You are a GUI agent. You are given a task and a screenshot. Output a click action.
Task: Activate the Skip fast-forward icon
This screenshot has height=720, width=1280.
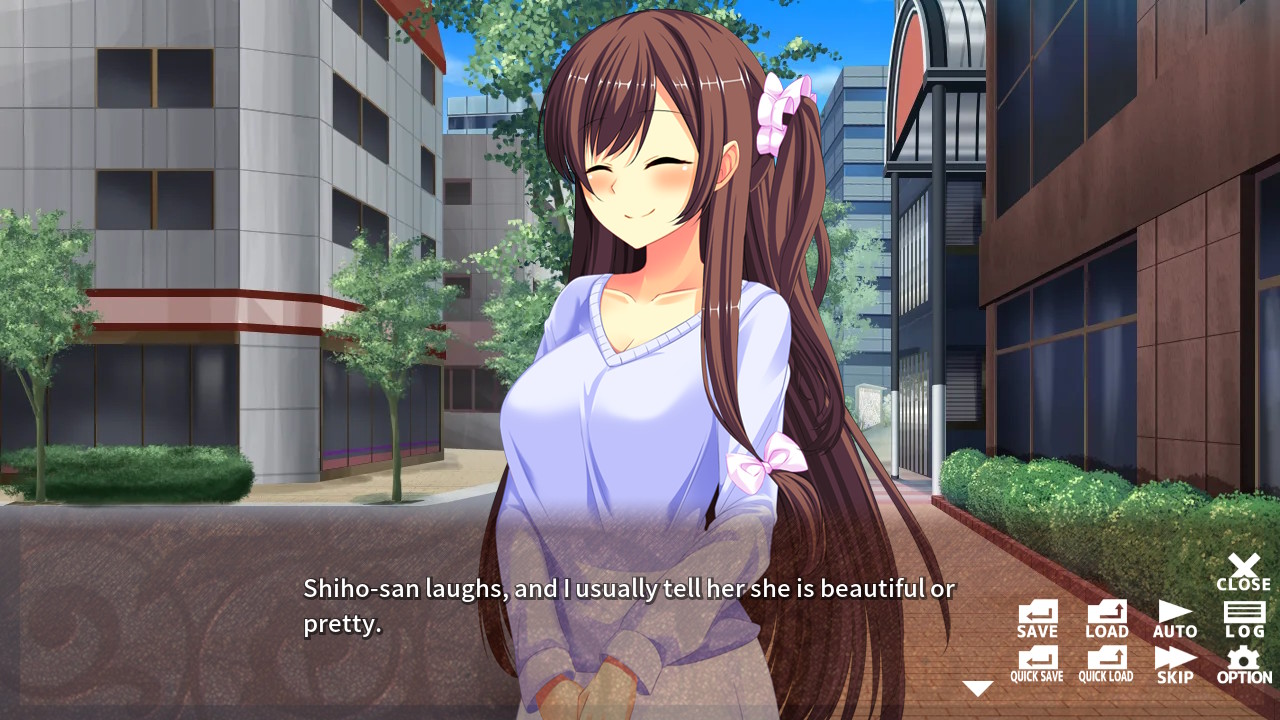pos(1174,664)
